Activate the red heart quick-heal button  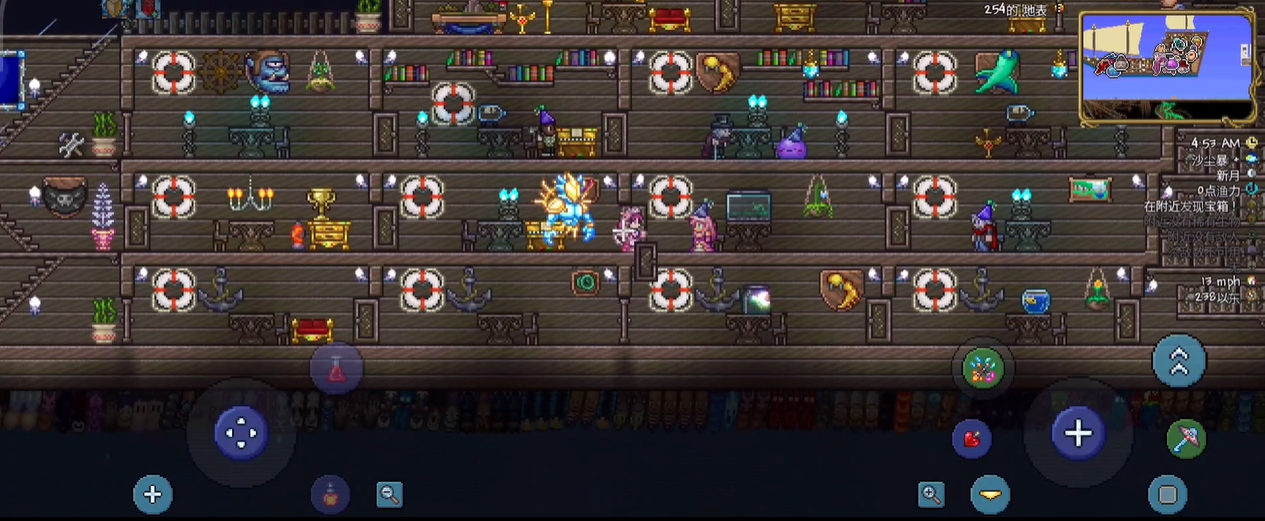tap(971, 438)
